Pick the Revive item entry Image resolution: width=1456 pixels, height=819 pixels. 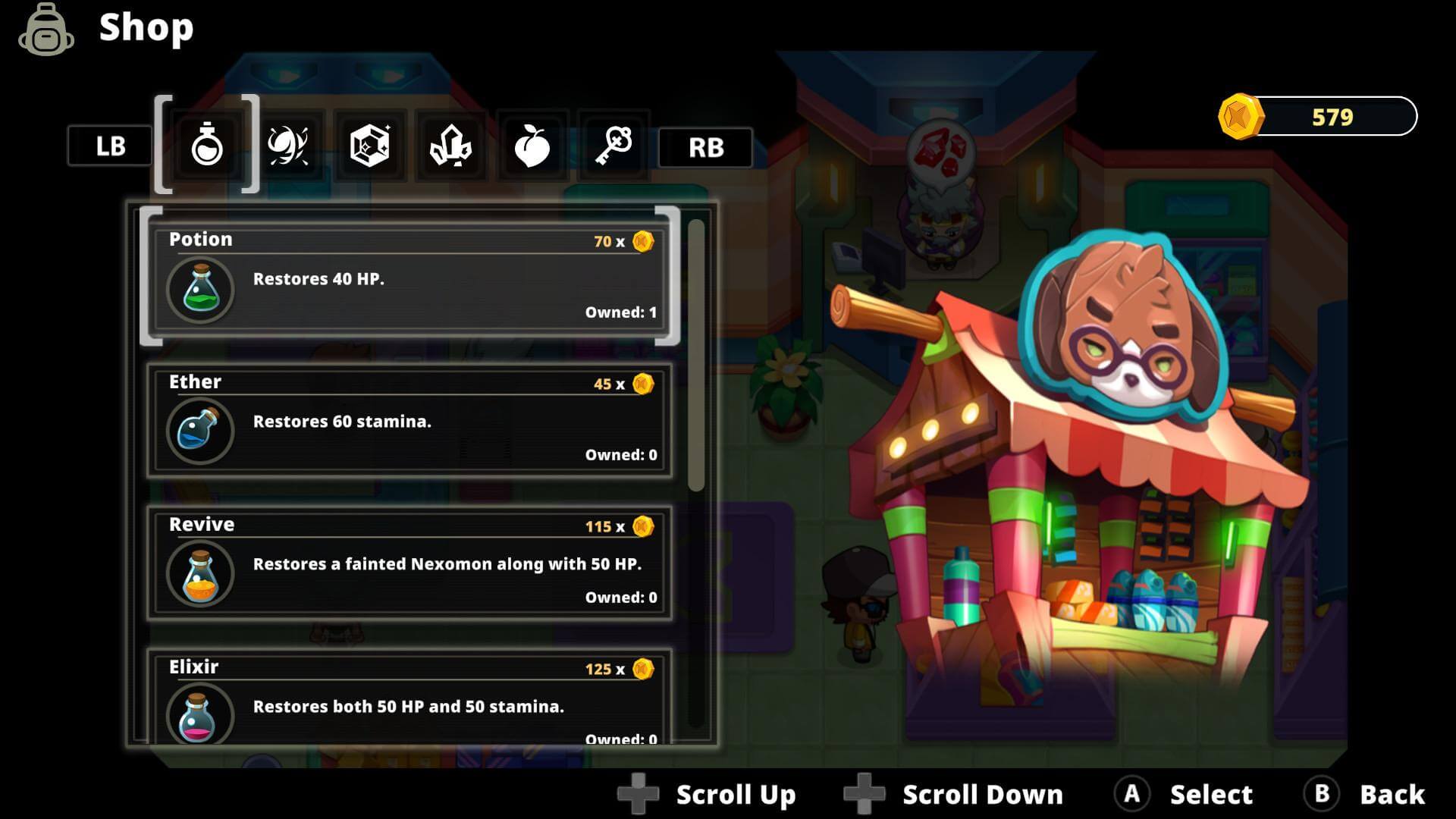click(409, 563)
